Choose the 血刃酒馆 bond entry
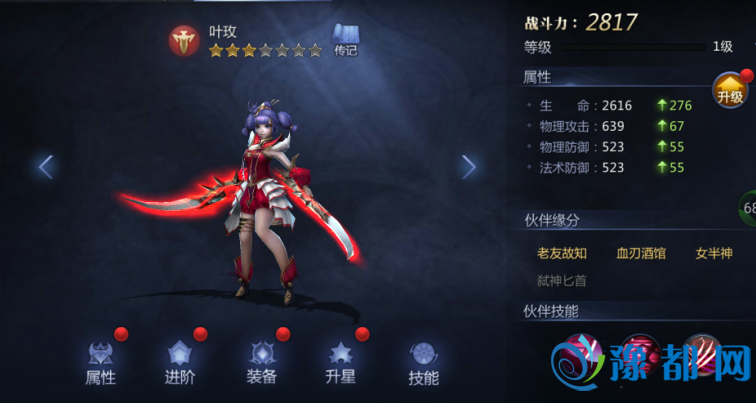The height and width of the screenshot is (403, 756). click(641, 253)
